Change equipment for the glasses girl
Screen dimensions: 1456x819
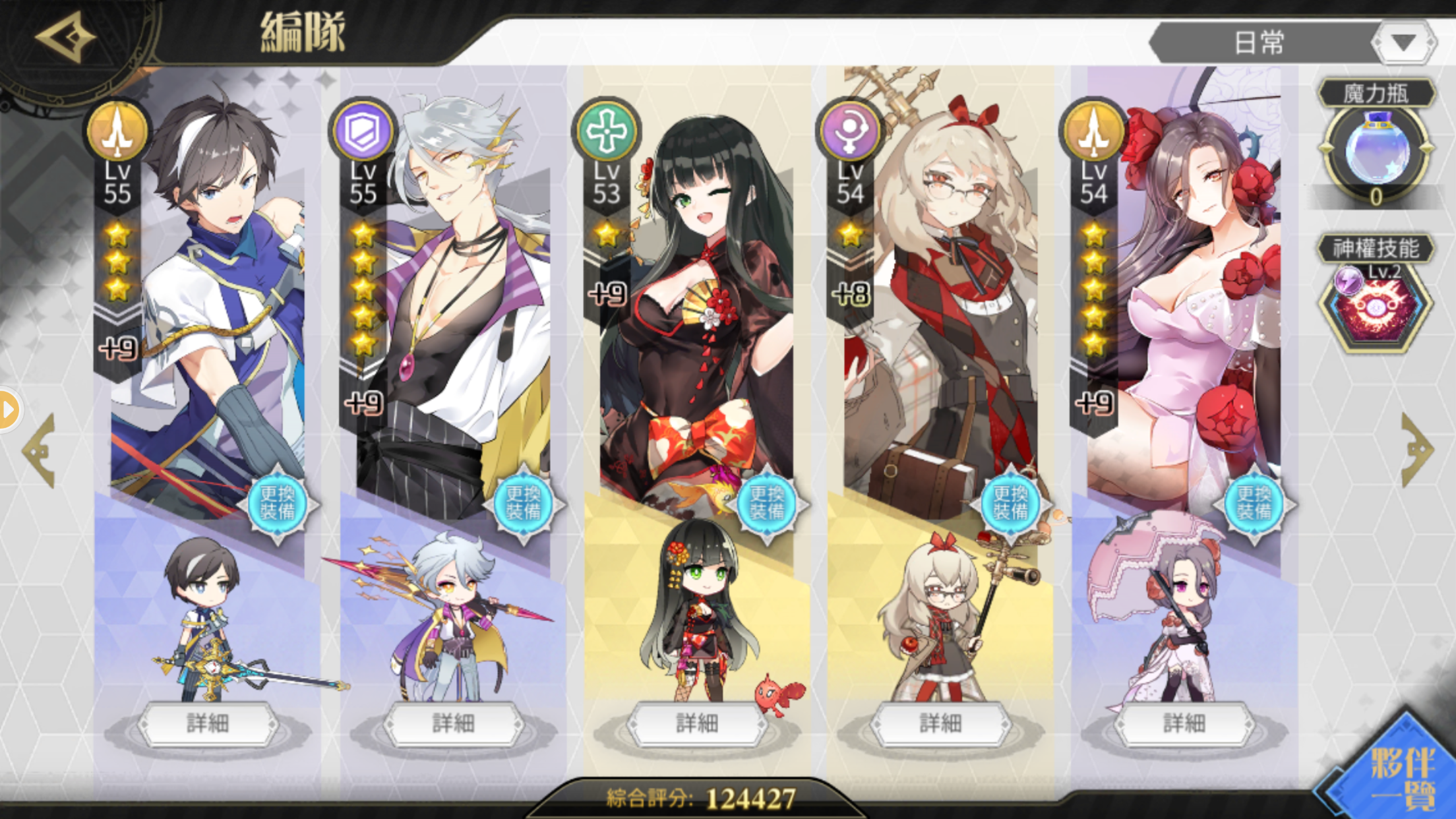click(1010, 503)
